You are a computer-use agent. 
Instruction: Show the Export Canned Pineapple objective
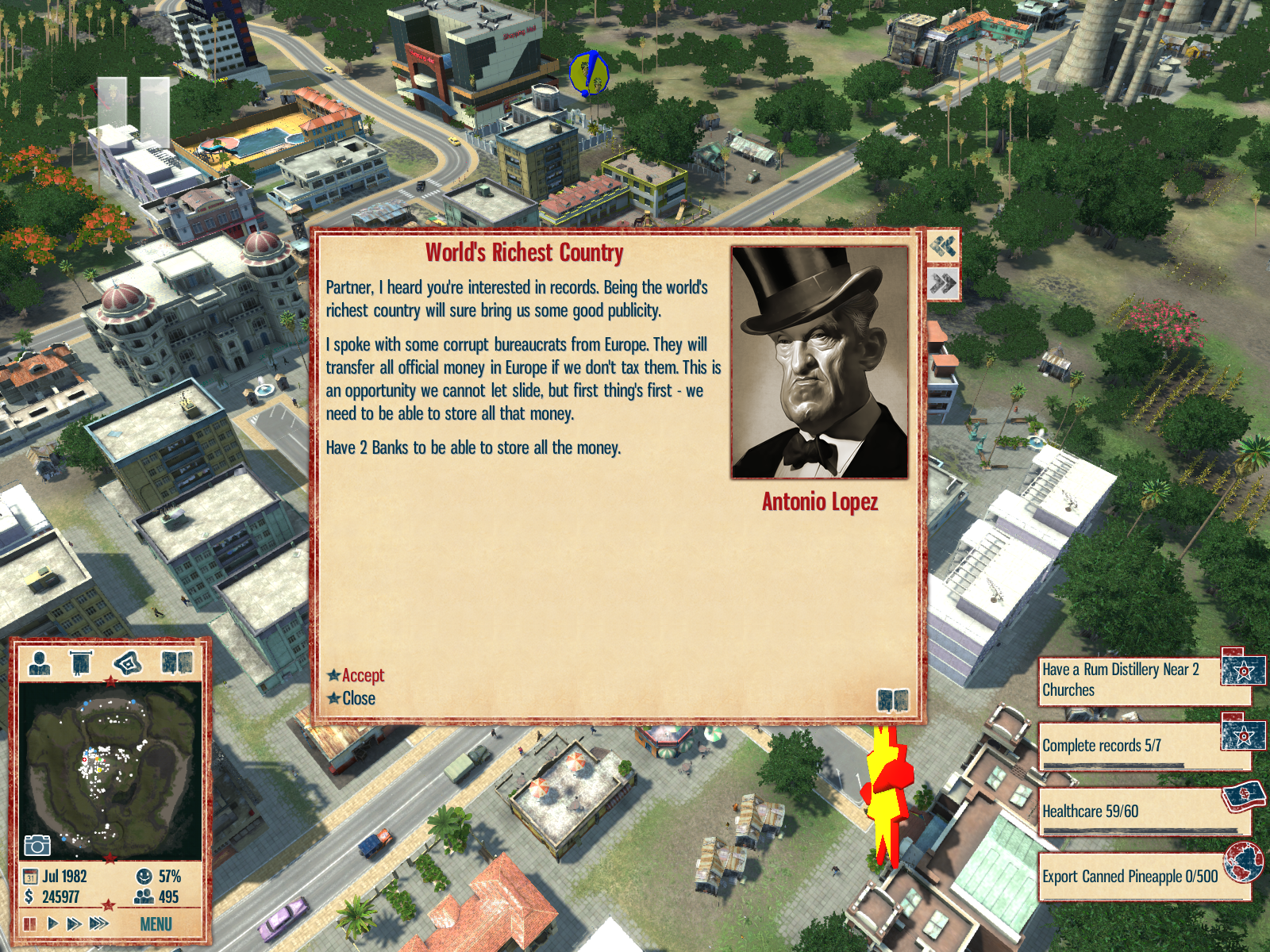tap(1127, 877)
